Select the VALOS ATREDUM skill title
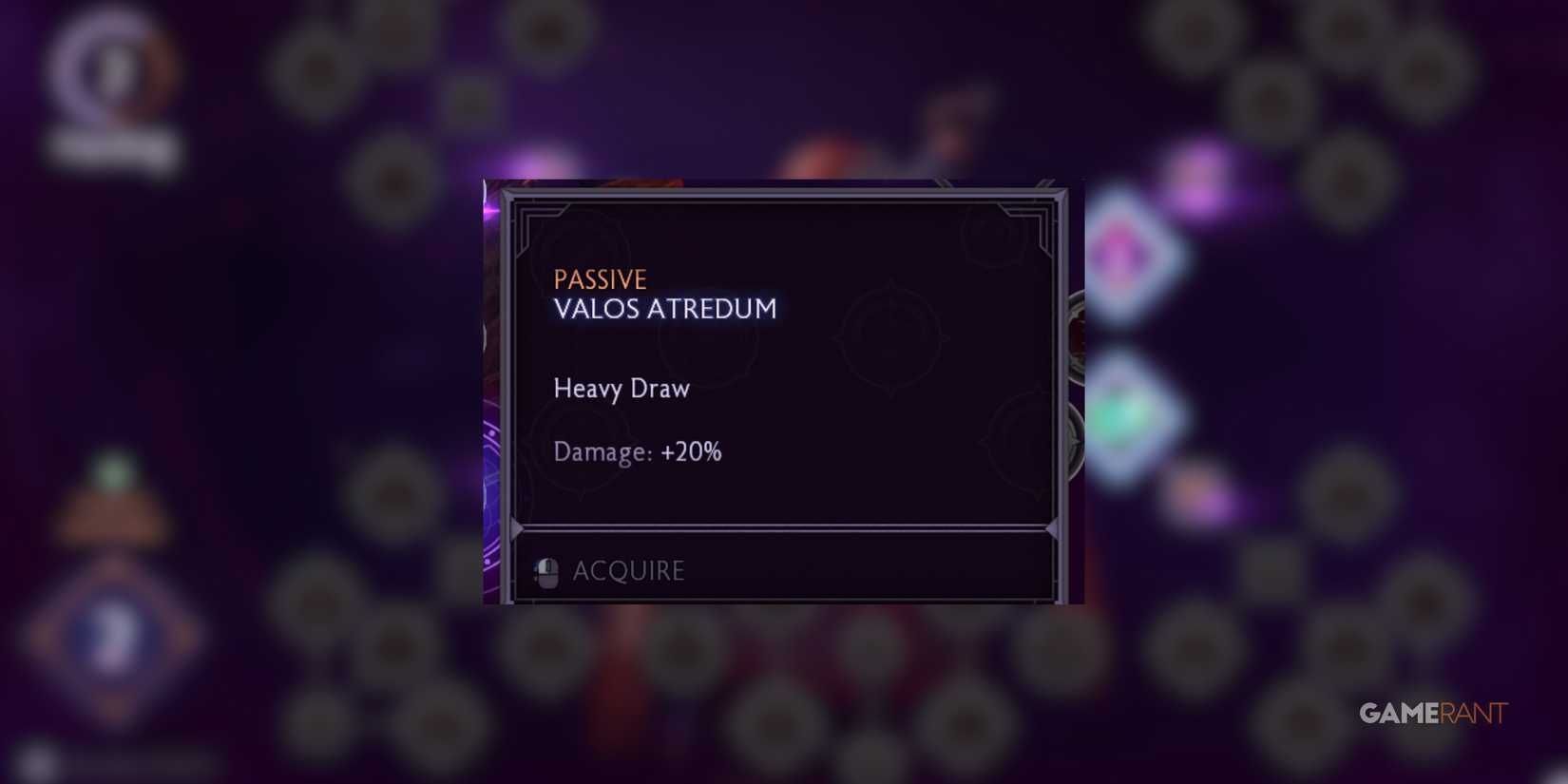 click(x=665, y=309)
